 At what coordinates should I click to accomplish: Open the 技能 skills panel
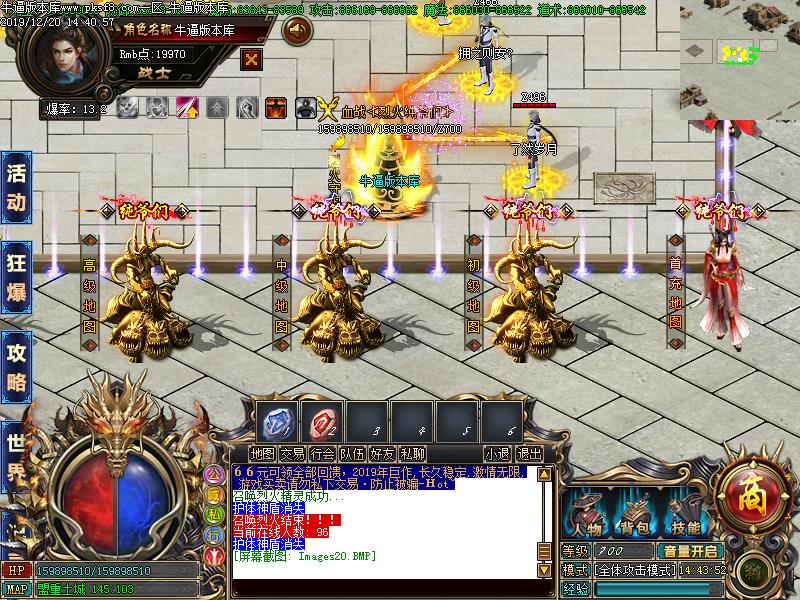tap(685, 515)
